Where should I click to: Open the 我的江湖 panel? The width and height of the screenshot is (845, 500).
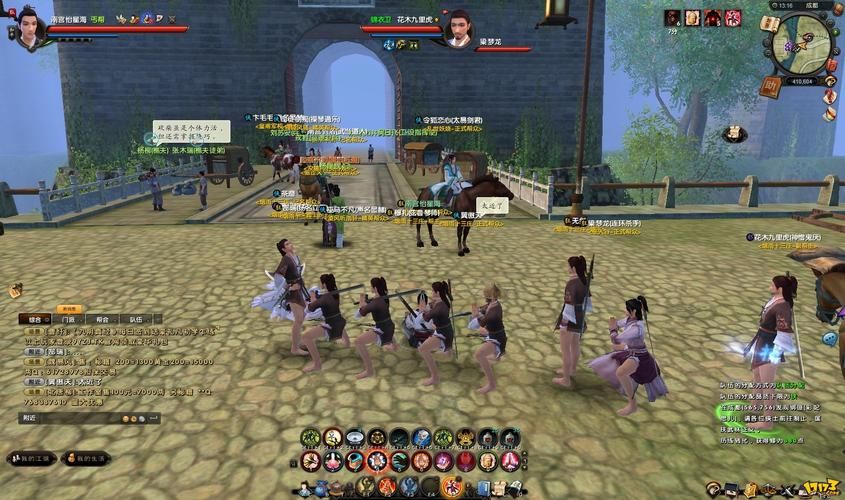click(x=31, y=458)
